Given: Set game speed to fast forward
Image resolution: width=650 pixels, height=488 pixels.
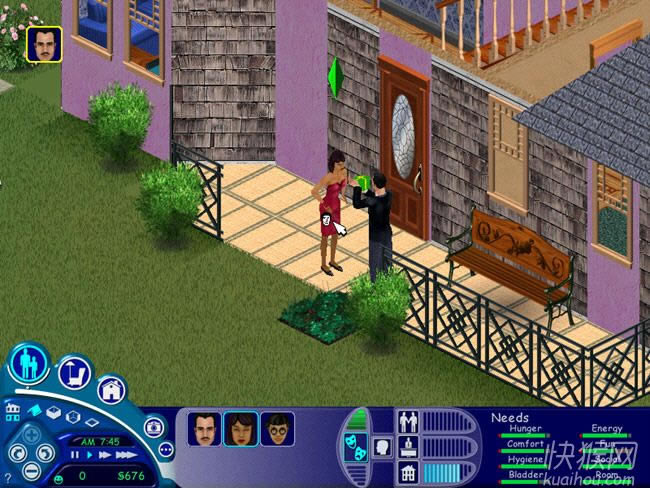Looking at the screenshot, I should (x=103, y=456).
